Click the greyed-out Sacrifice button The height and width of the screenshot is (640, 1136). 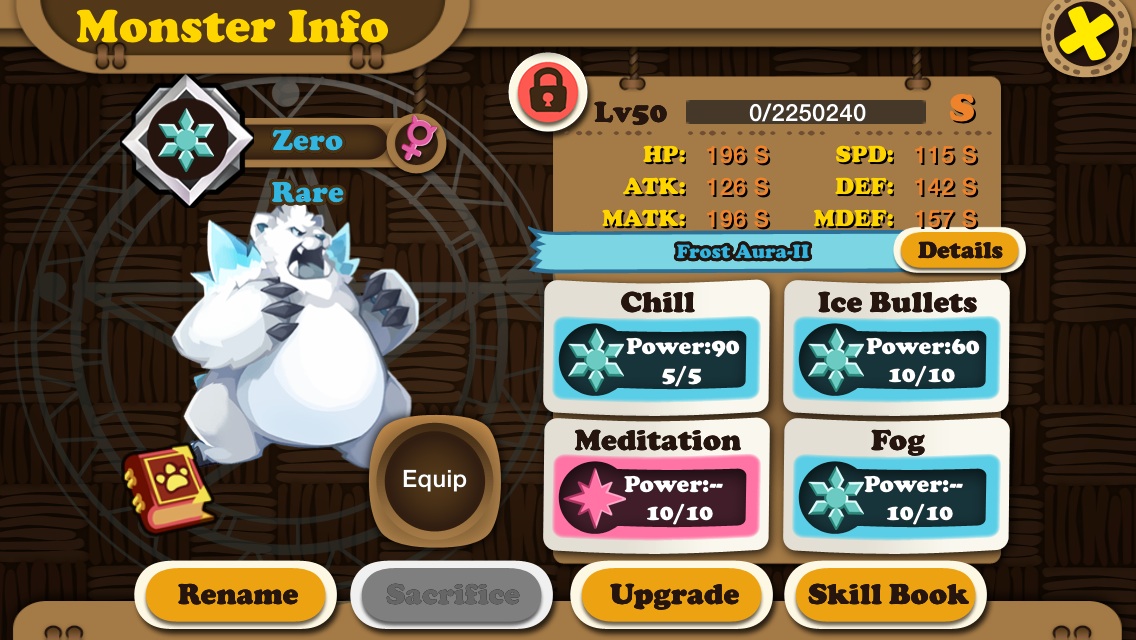[x=452, y=595]
